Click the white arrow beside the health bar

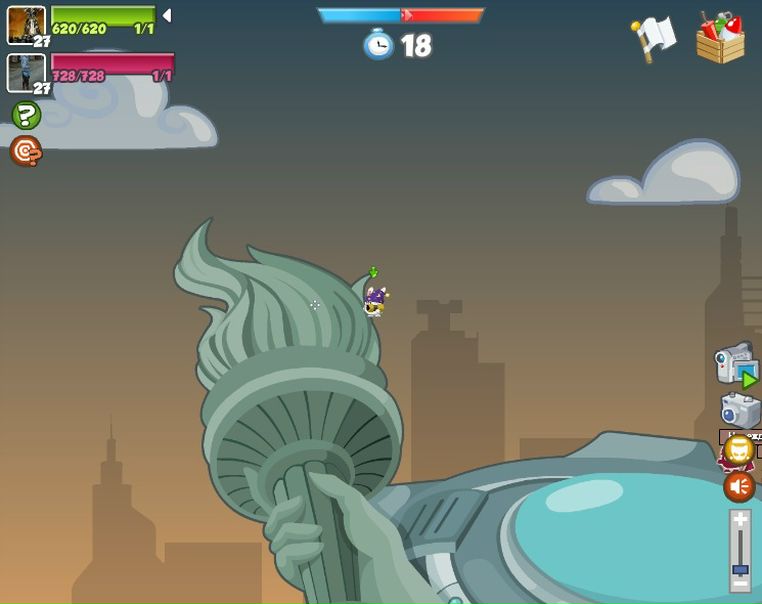pos(167,16)
